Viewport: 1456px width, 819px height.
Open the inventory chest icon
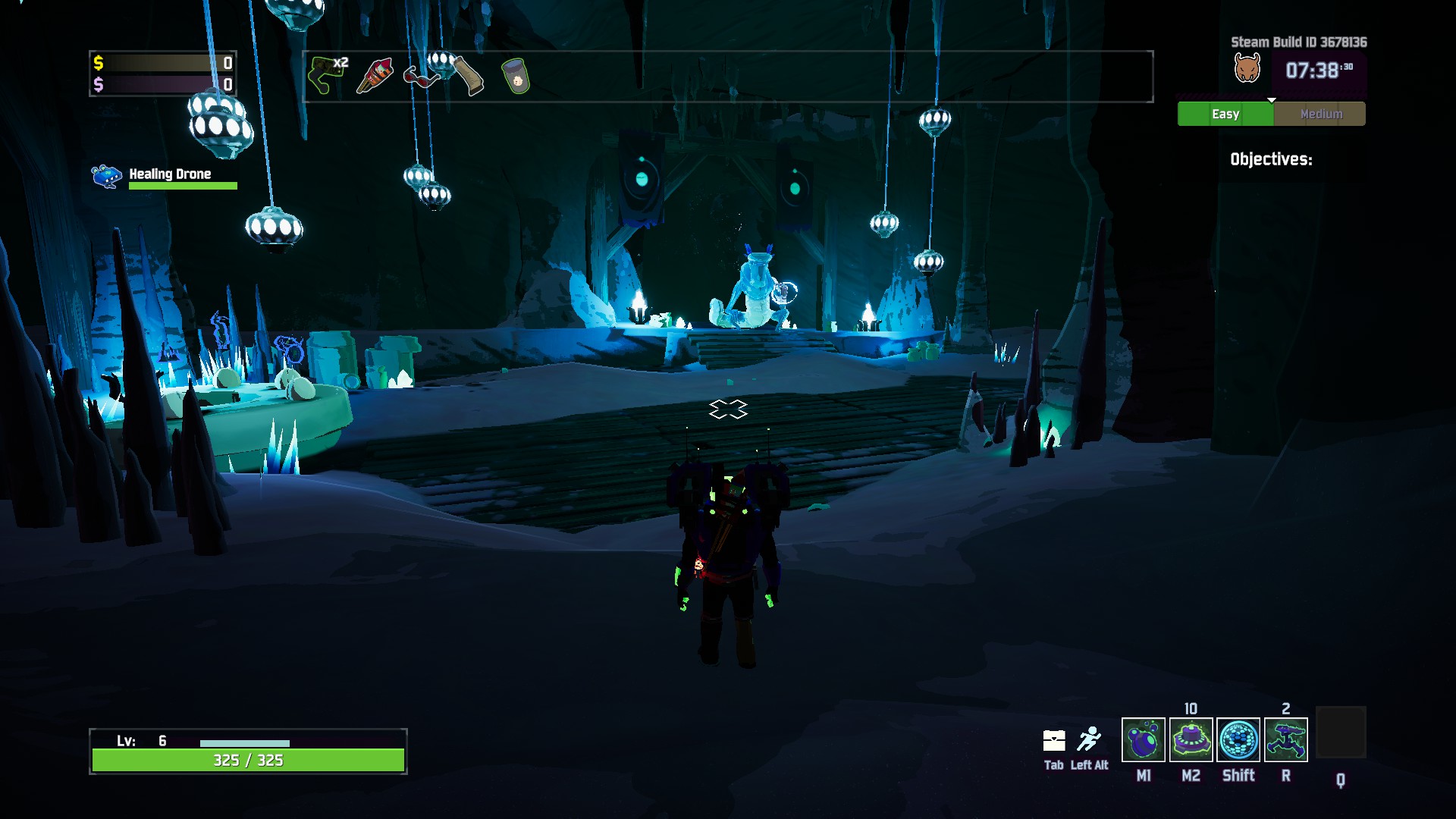point(1054,740)
